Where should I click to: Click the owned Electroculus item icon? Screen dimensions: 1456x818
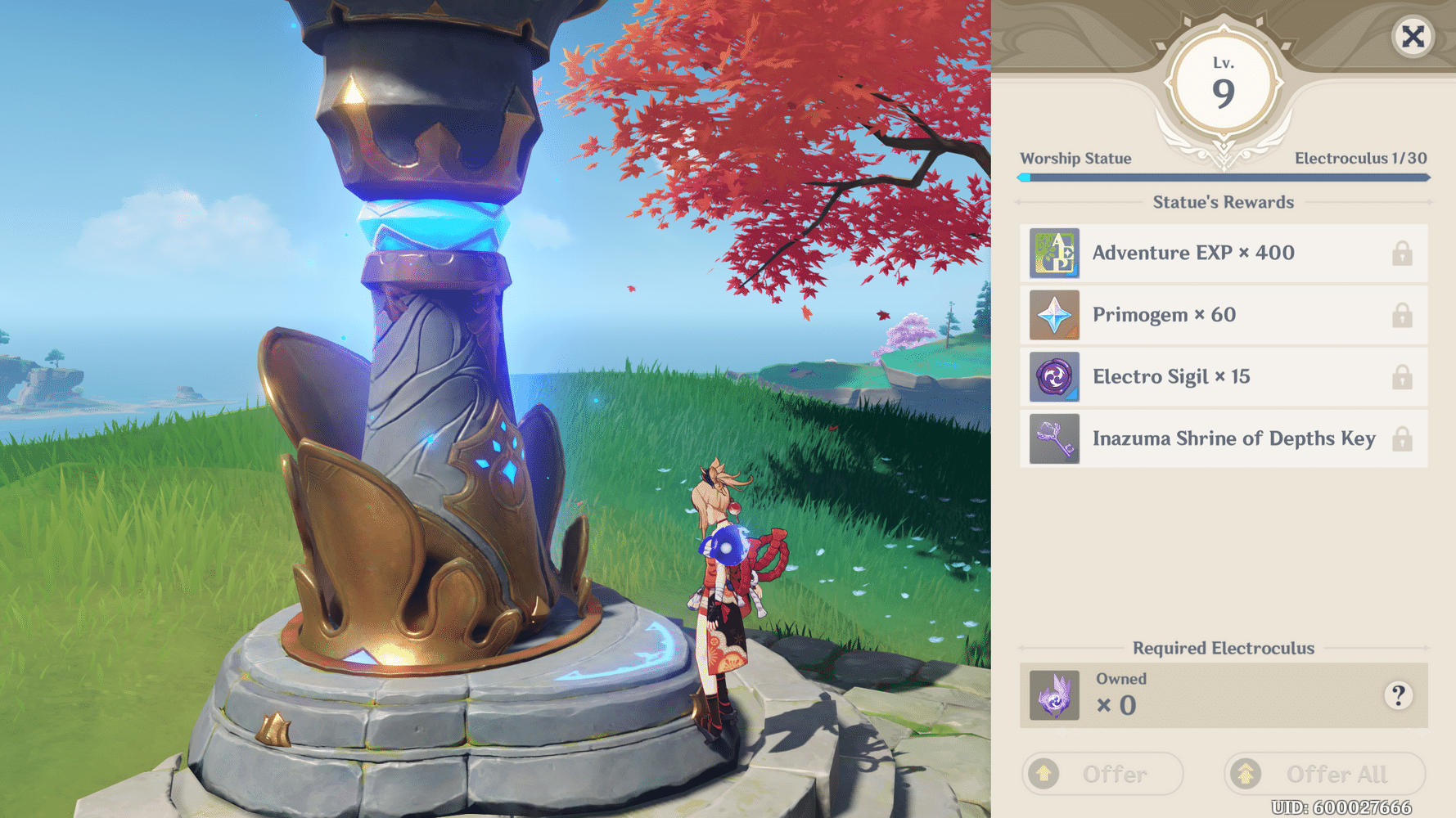tap(1054, 695)
